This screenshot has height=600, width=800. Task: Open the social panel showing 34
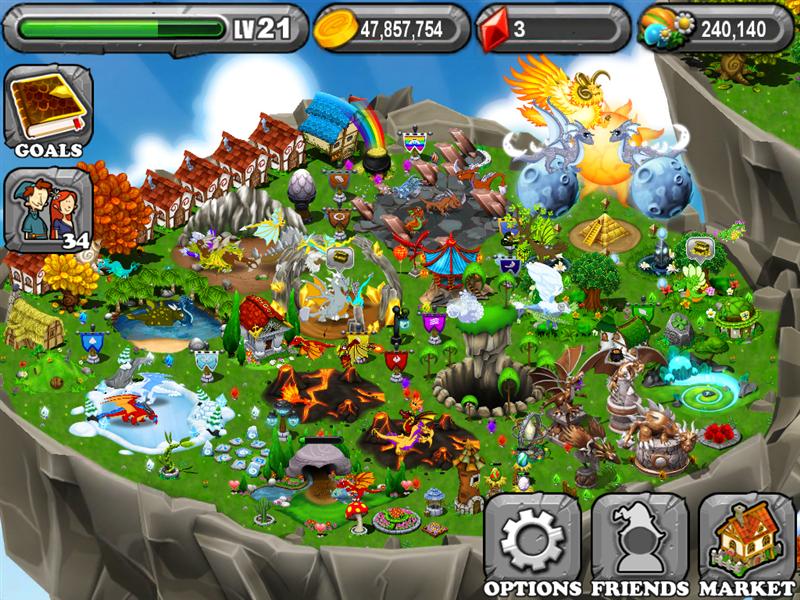coord(48,212)
